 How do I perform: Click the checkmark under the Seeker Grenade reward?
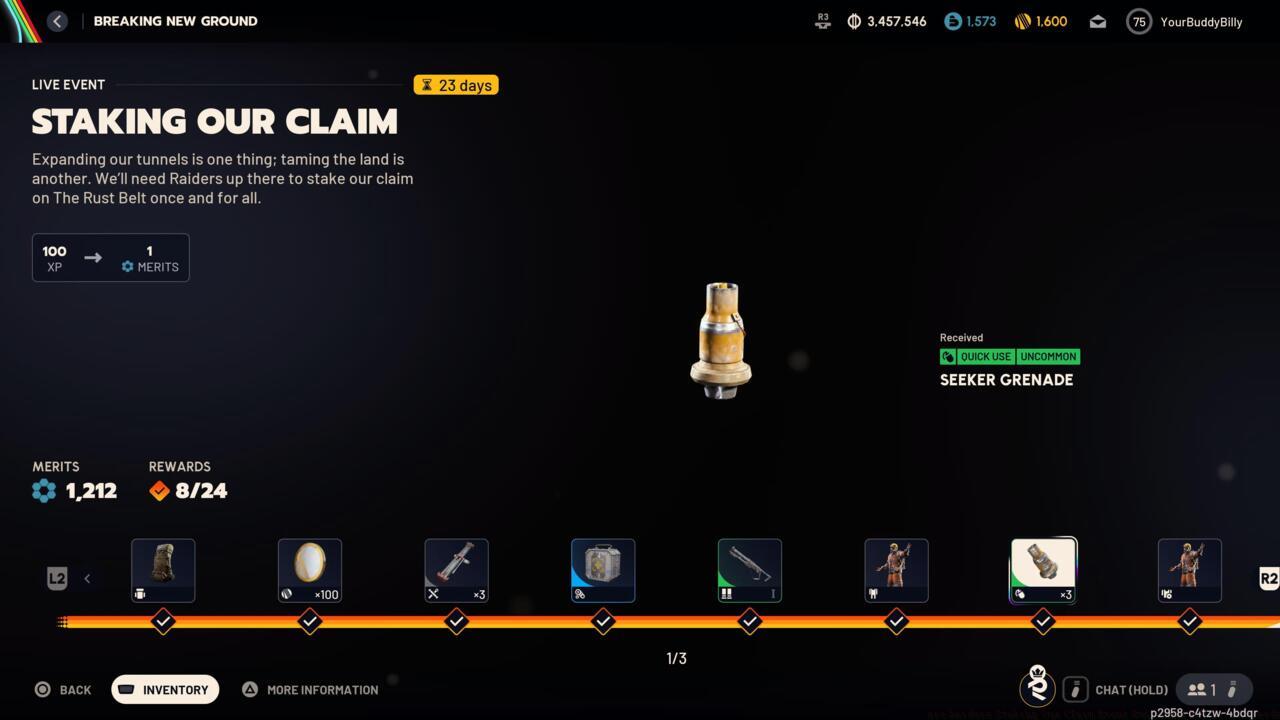click(x=1043, y=621)
